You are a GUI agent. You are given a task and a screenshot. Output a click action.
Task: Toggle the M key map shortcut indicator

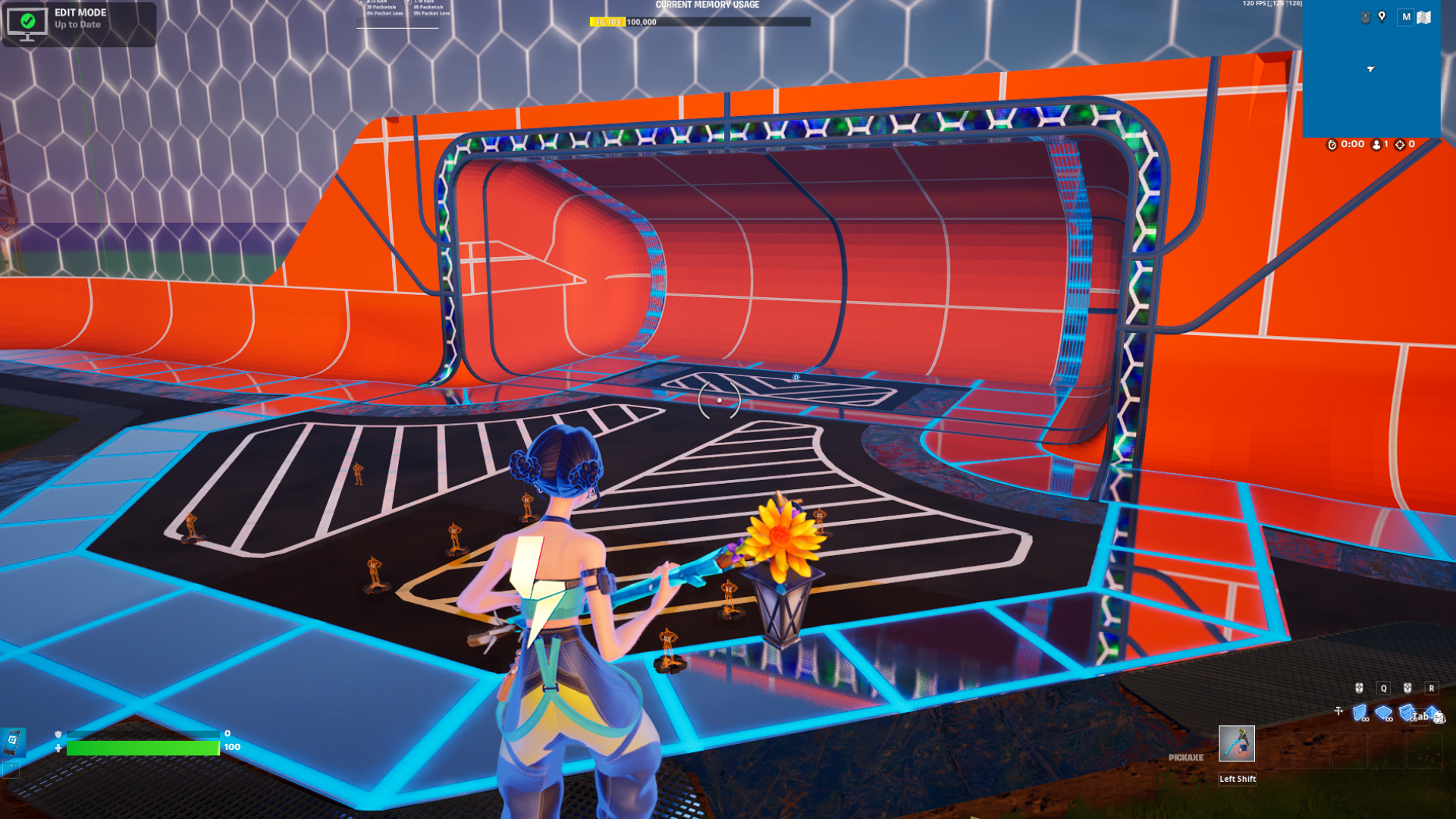point(1405,17)
